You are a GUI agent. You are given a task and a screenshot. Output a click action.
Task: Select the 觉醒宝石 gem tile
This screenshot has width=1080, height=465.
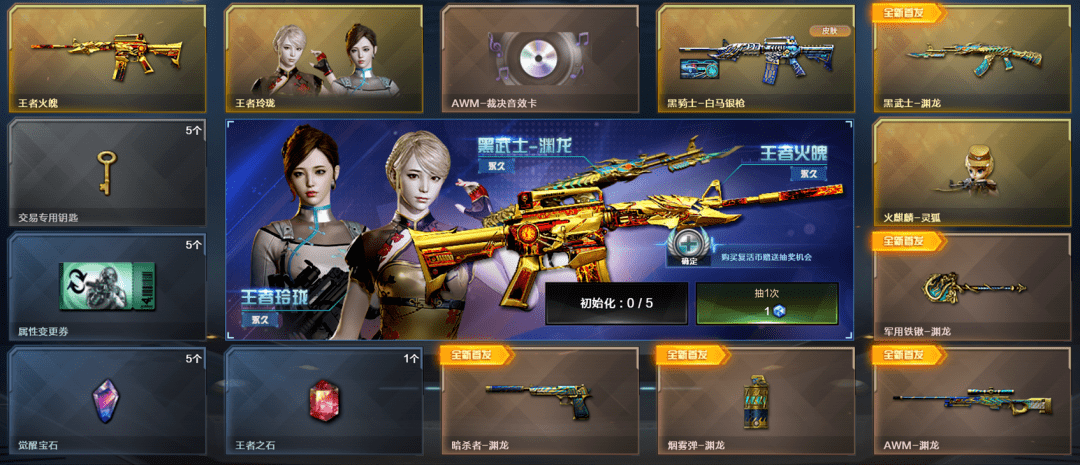click(x=107, y=400)
